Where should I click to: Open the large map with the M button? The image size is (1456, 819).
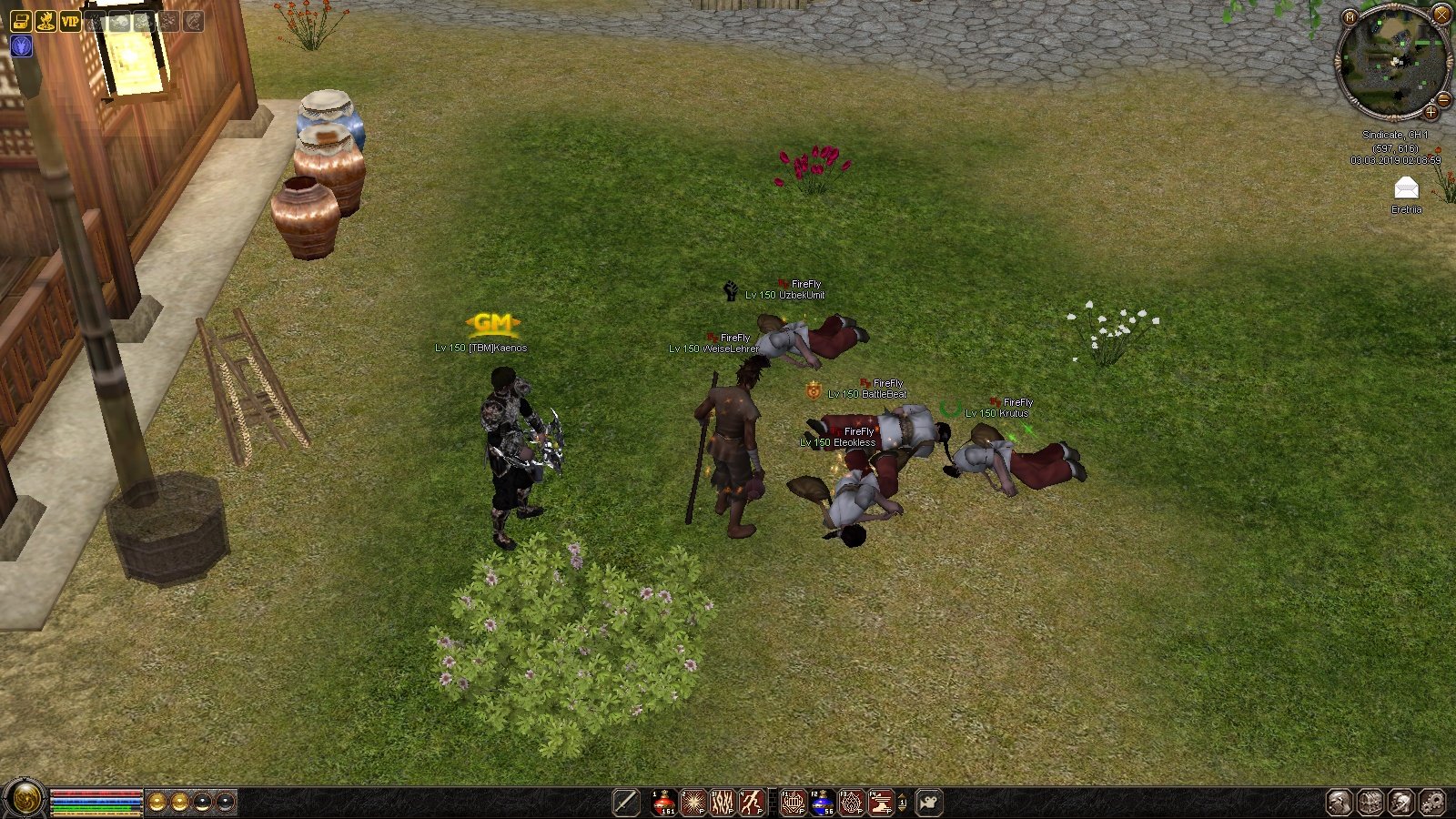click(1350, 17)
